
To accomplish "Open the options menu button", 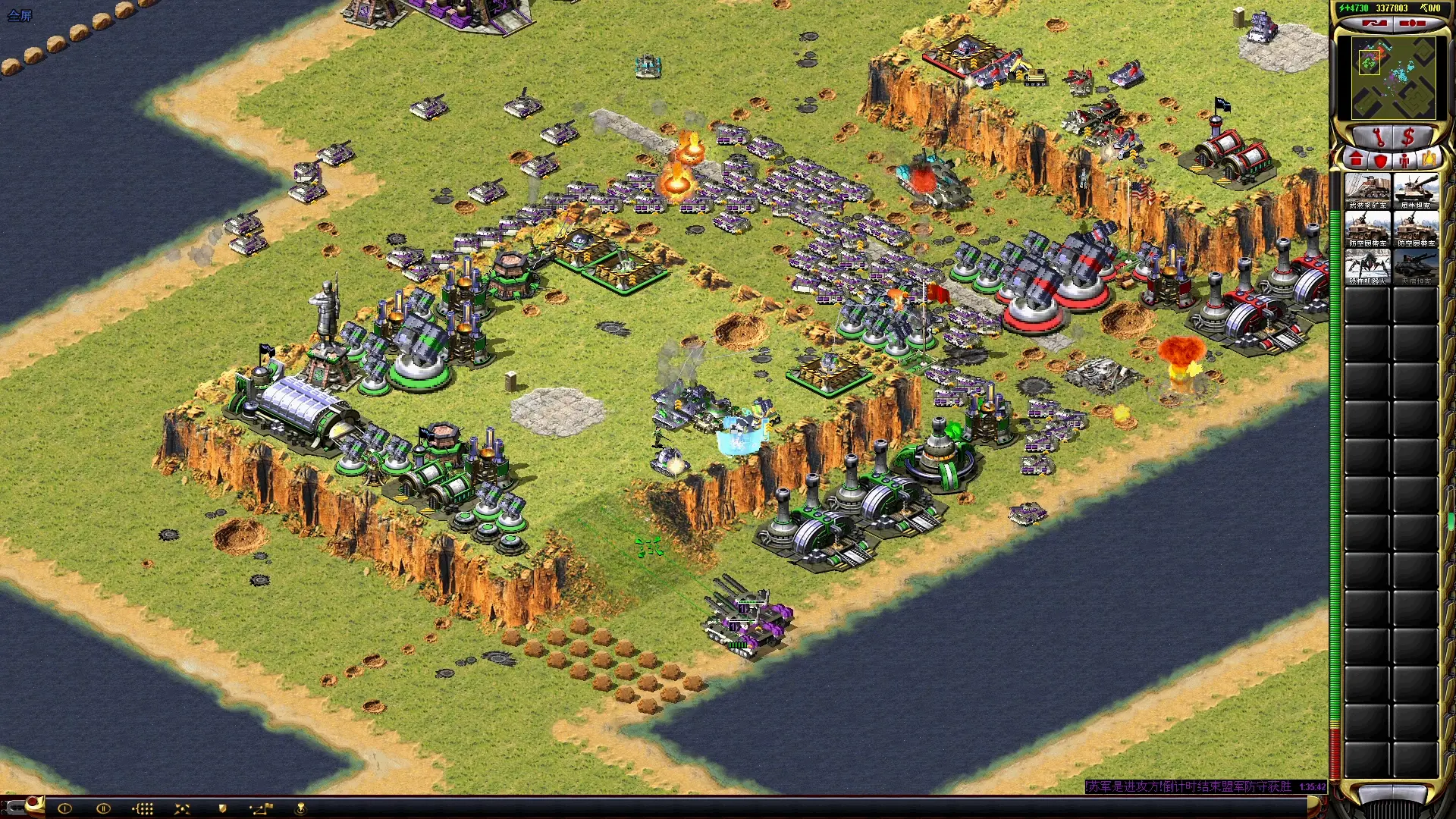I will pos(1412,24).
